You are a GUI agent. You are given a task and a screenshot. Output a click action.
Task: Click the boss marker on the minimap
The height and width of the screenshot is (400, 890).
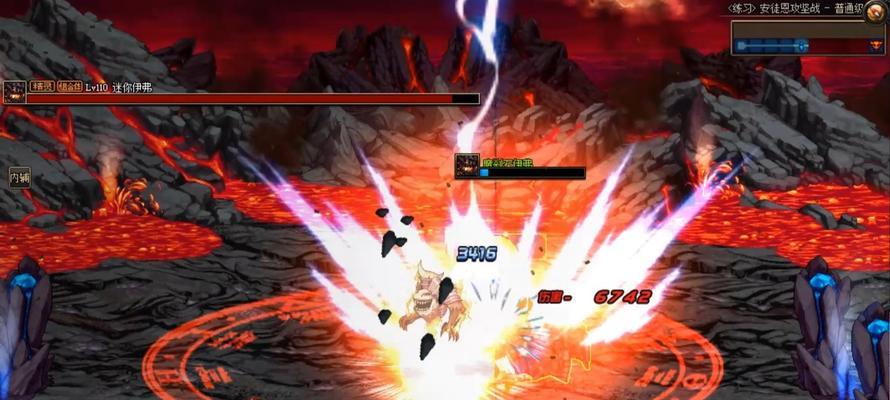(x=876, y=45)
